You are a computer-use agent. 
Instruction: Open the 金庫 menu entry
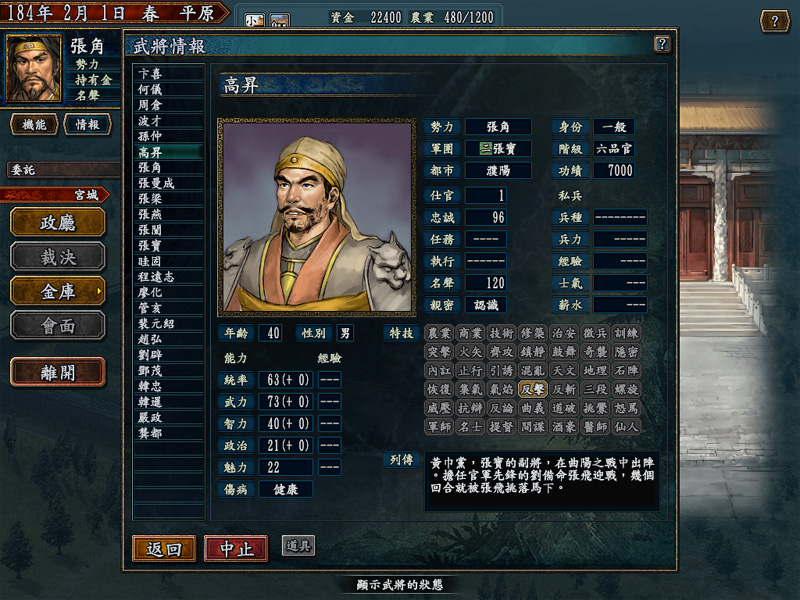point(58,290)
